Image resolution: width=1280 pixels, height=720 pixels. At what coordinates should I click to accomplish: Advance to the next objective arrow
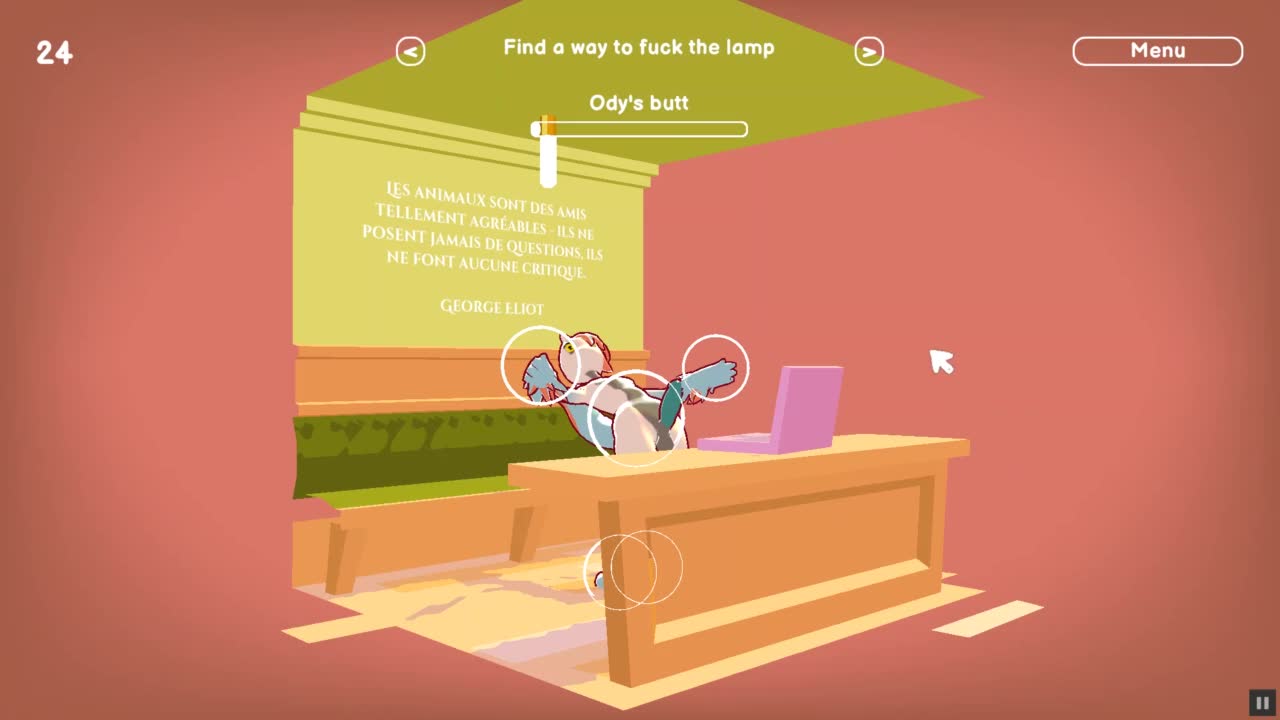[869, 52]
